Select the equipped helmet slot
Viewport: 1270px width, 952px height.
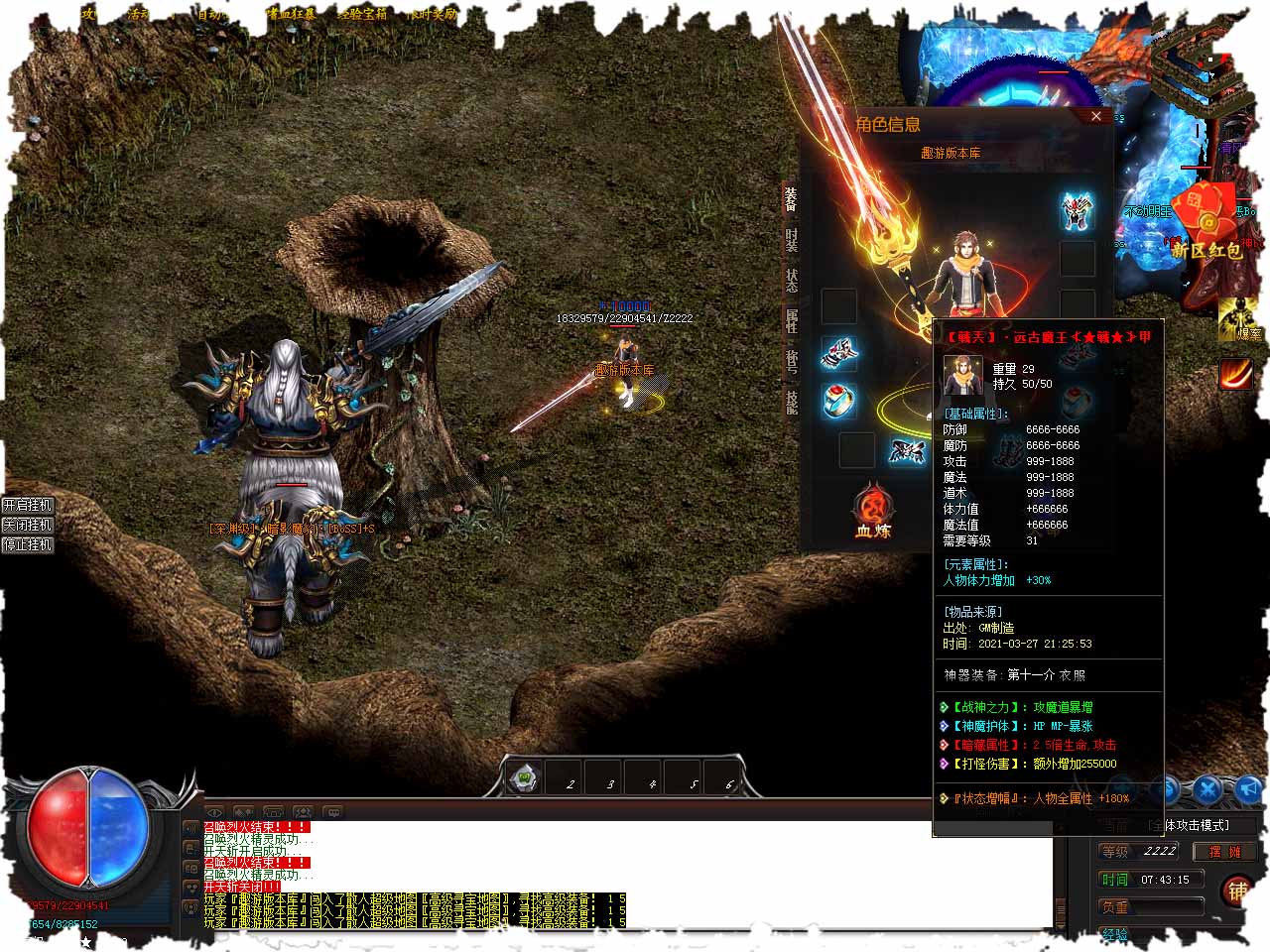pos(1077,208)
